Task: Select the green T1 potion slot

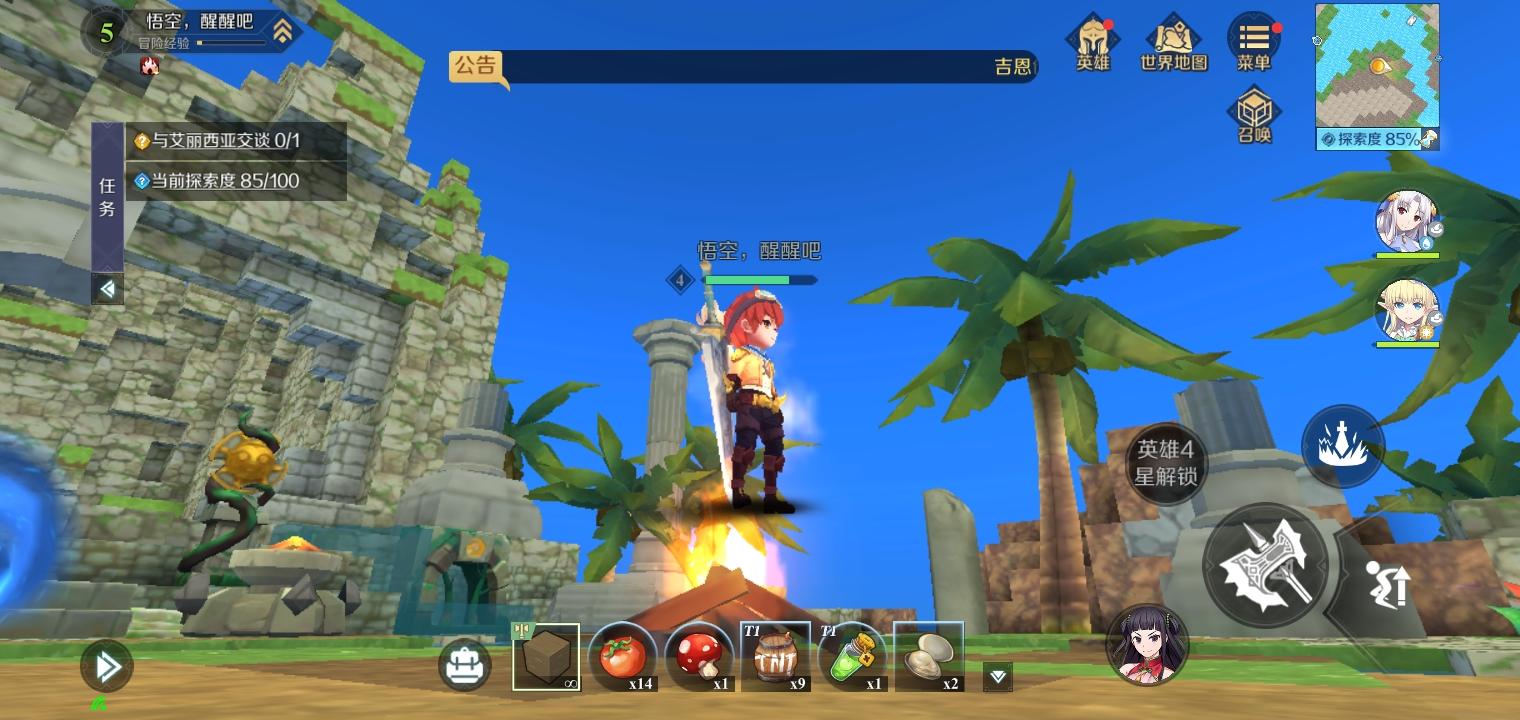Action: [x=851, y=655]
